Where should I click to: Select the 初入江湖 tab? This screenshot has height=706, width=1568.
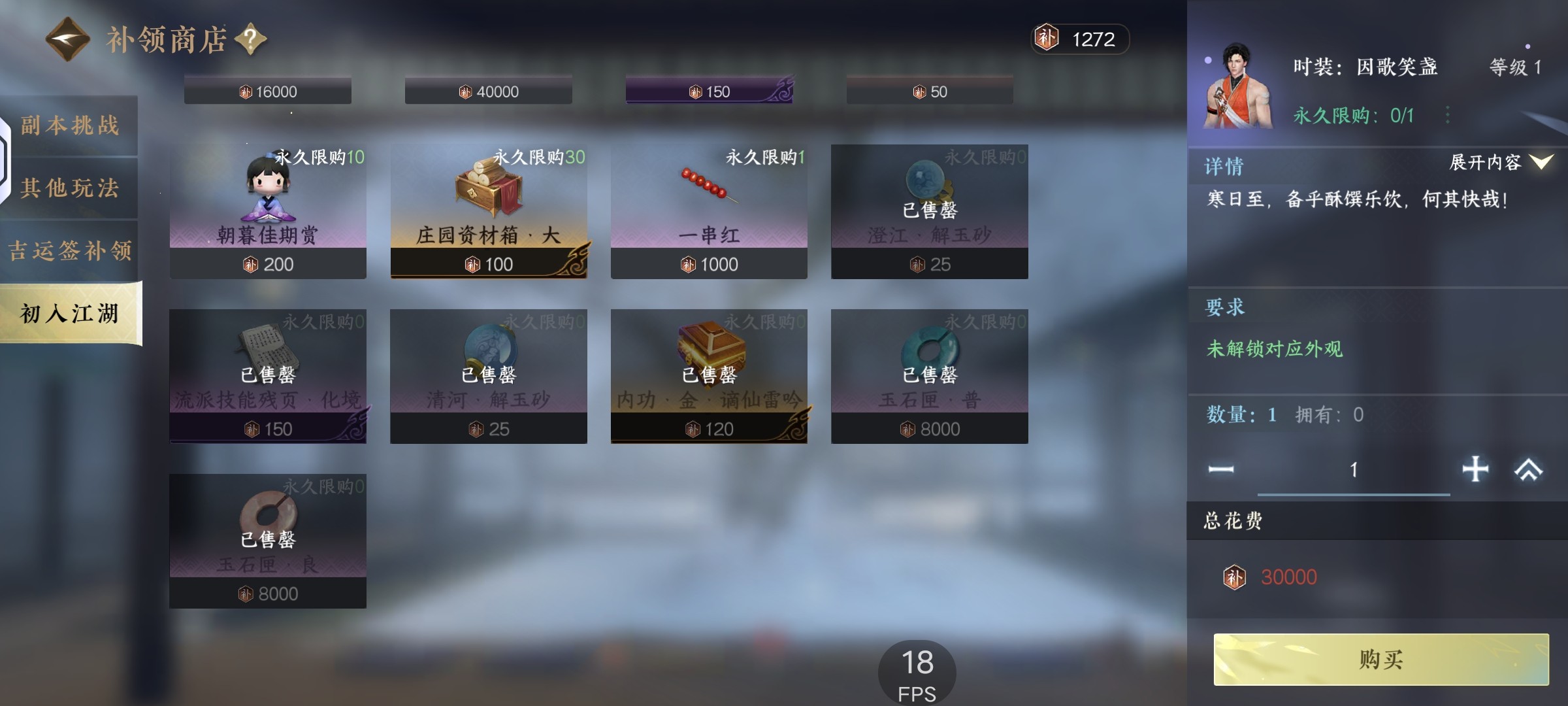click(x=70, y=314)
